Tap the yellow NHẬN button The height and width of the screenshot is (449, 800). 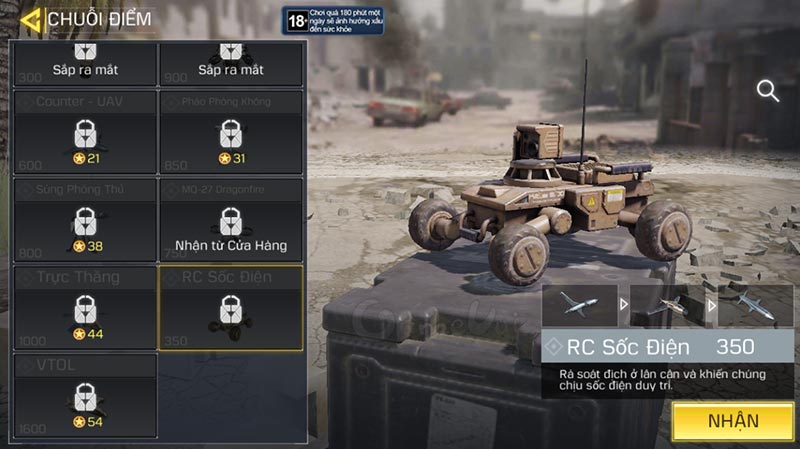(x=733, y=421)
